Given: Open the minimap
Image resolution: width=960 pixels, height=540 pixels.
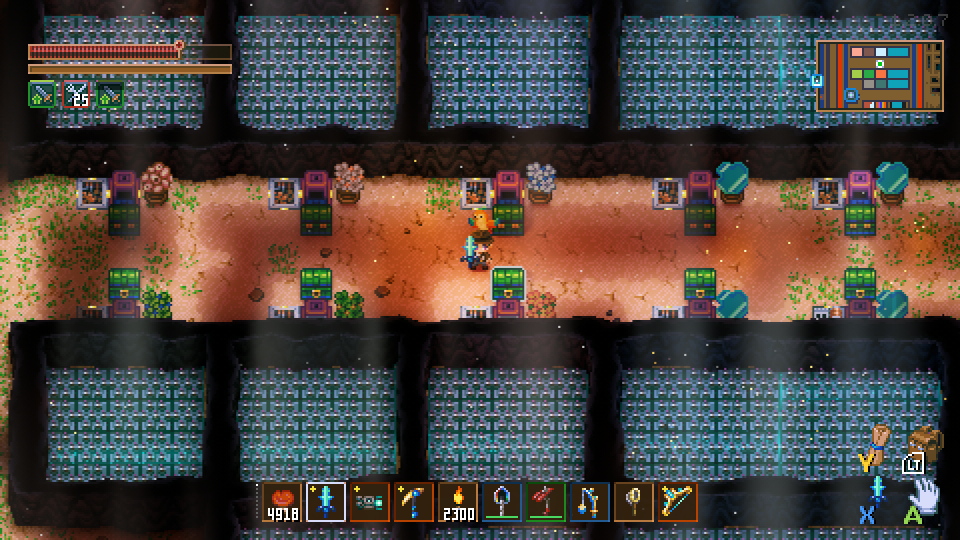Looking at the screenshot, I should [880, 75].
